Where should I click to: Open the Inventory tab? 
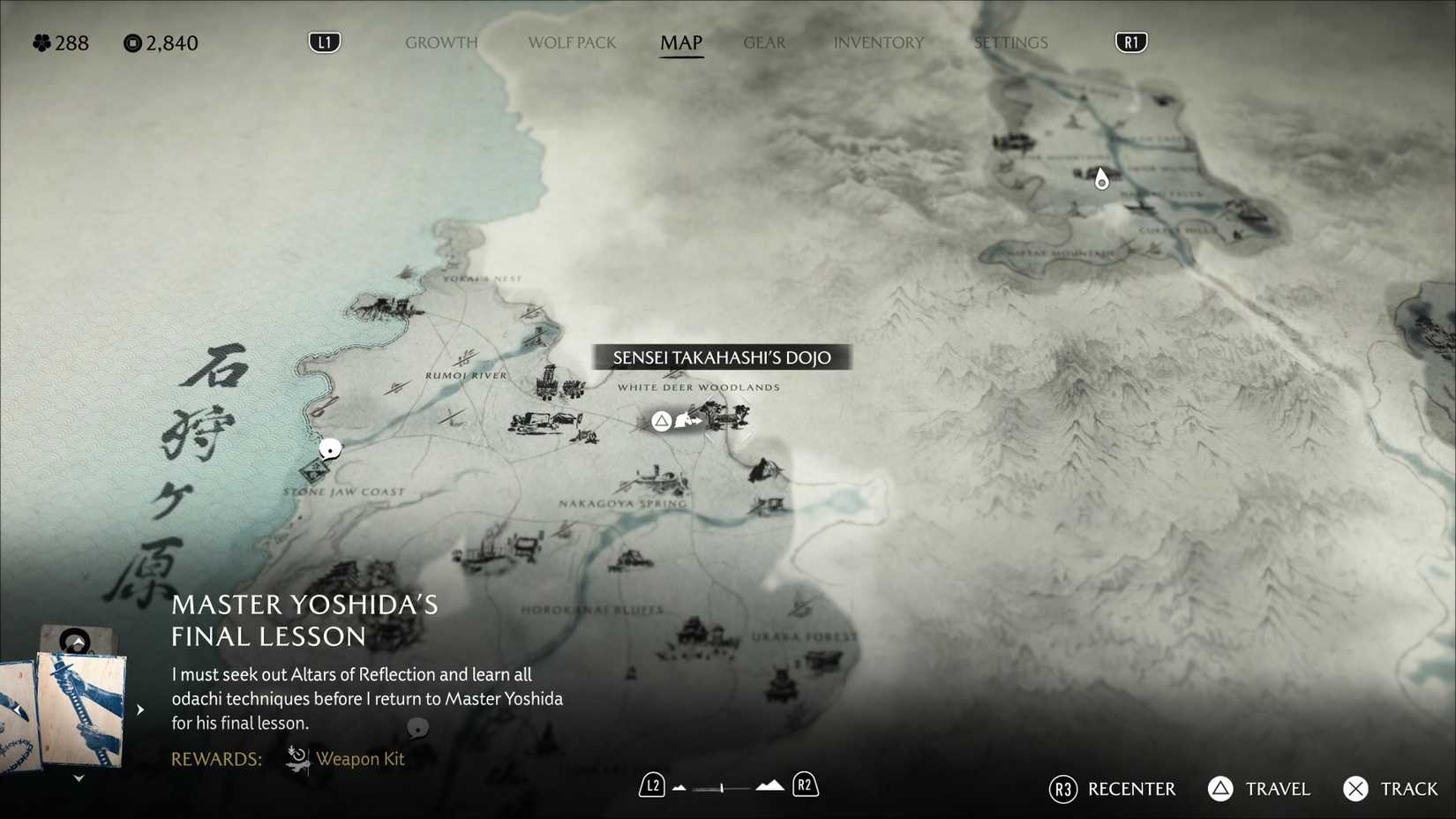point(879,42)
